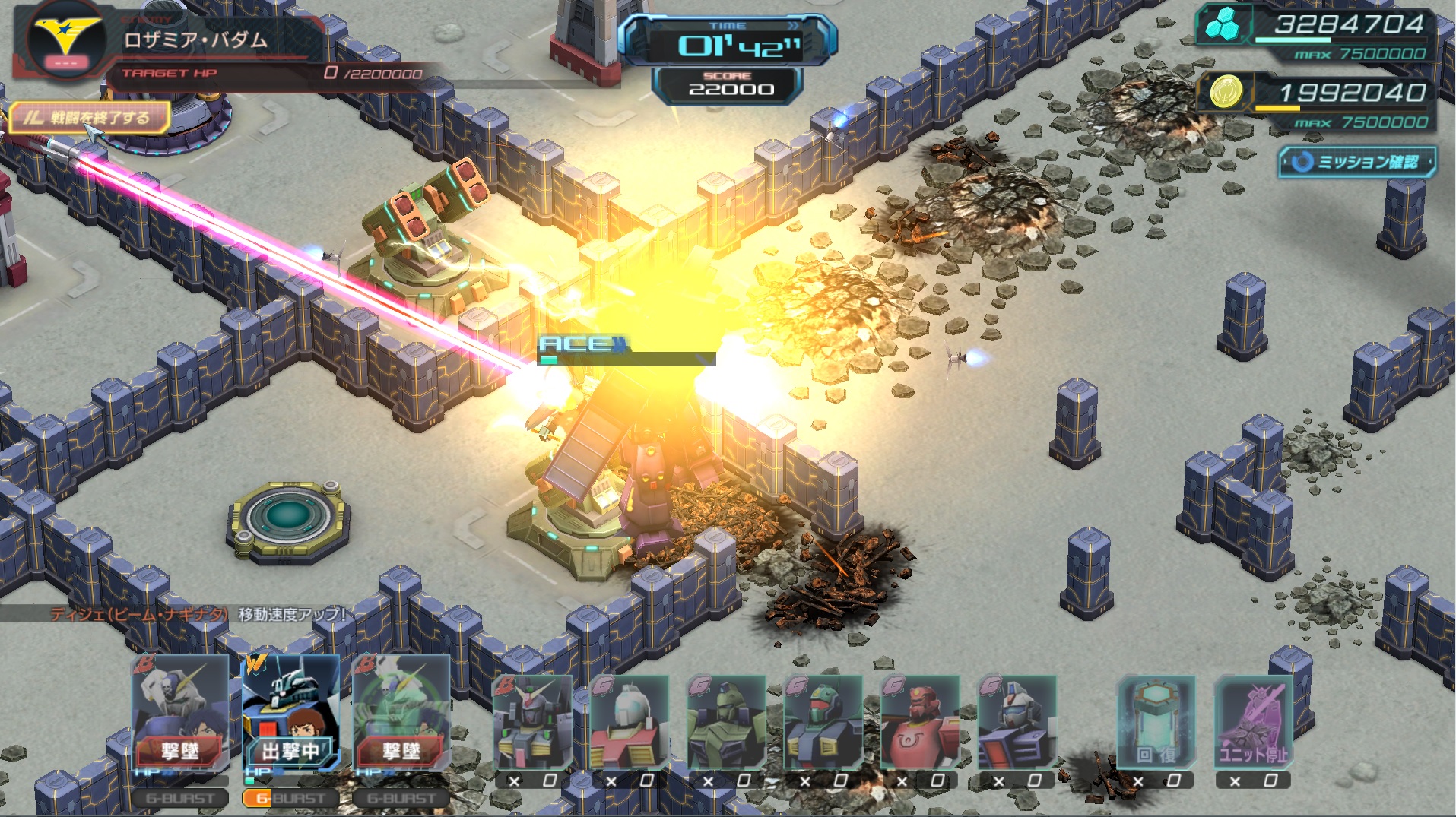This screenshot has height=817, width=1456.
Task: Open the ミッション確認 mission check panel
Action: pos(1357,162)
